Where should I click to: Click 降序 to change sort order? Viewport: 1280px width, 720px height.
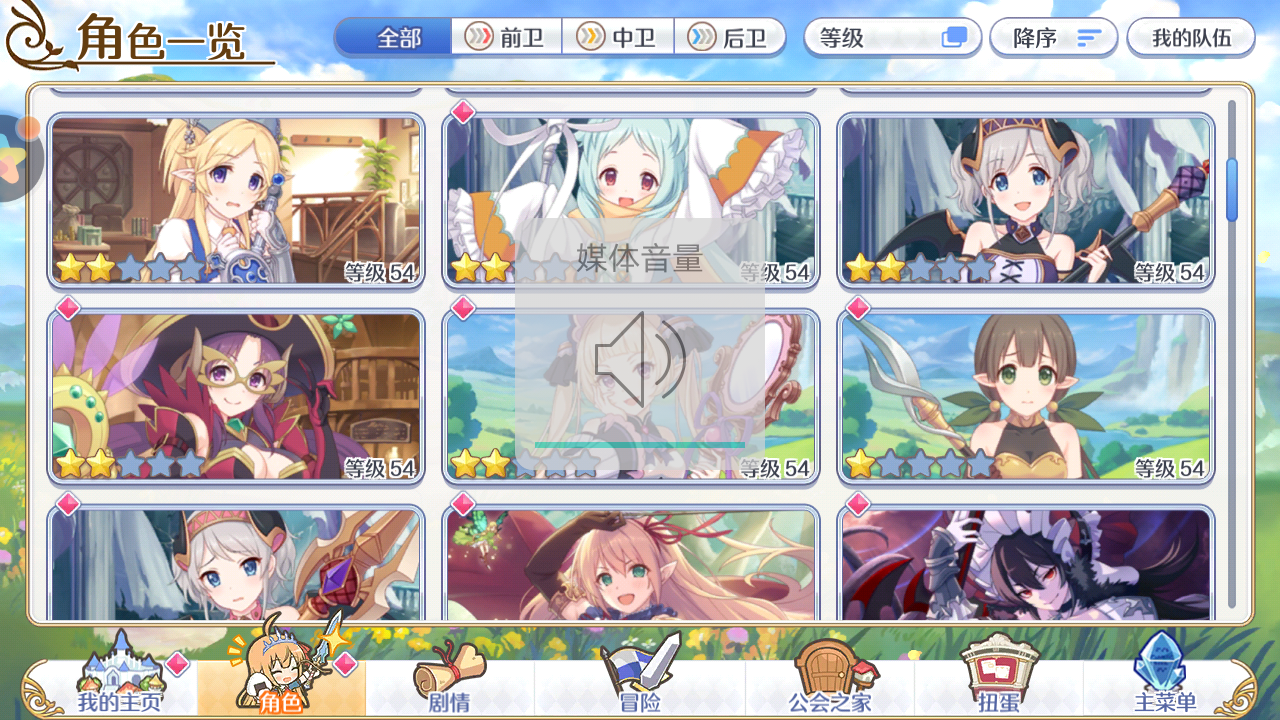pyautogui.click(x=1052, y=37)
